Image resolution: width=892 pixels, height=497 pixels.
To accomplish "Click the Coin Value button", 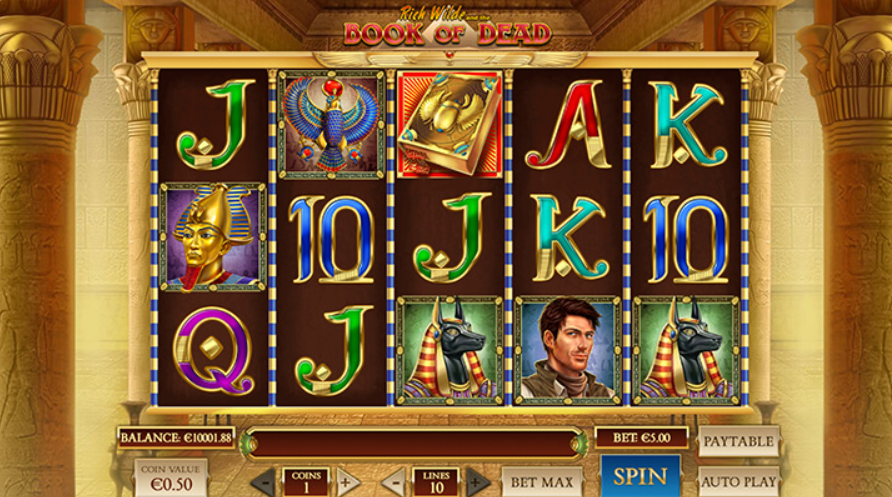I will point(171,478).
